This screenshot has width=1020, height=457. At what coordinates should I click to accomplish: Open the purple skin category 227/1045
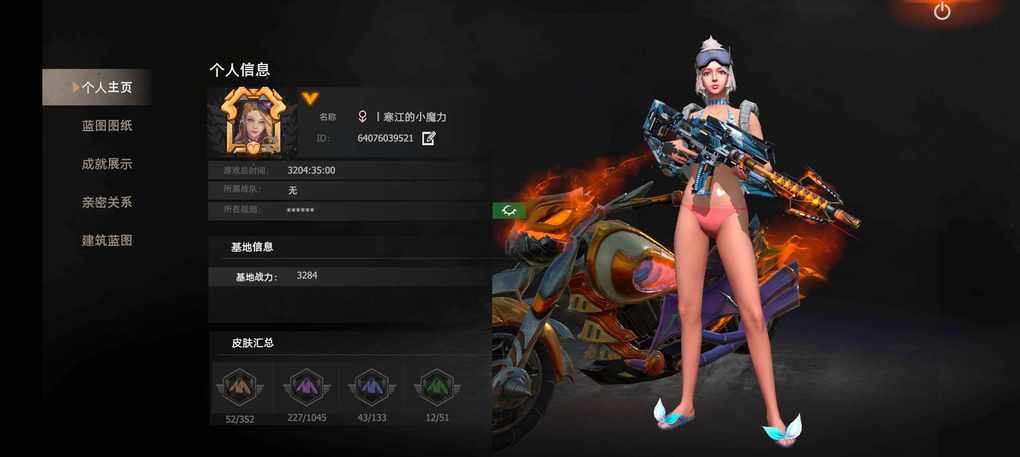click(304, 387)
